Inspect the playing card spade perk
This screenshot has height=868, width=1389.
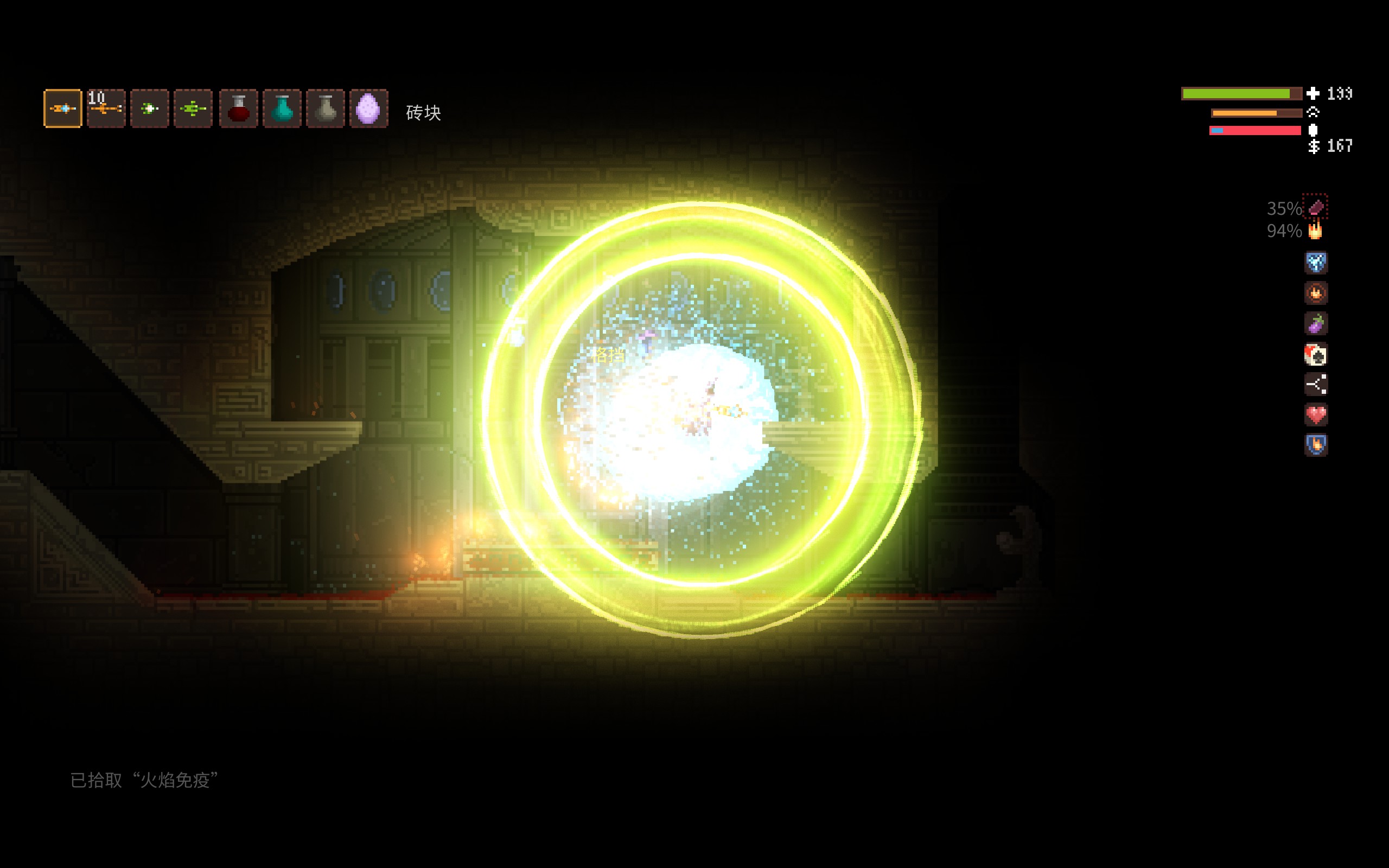pos(1316,354)
